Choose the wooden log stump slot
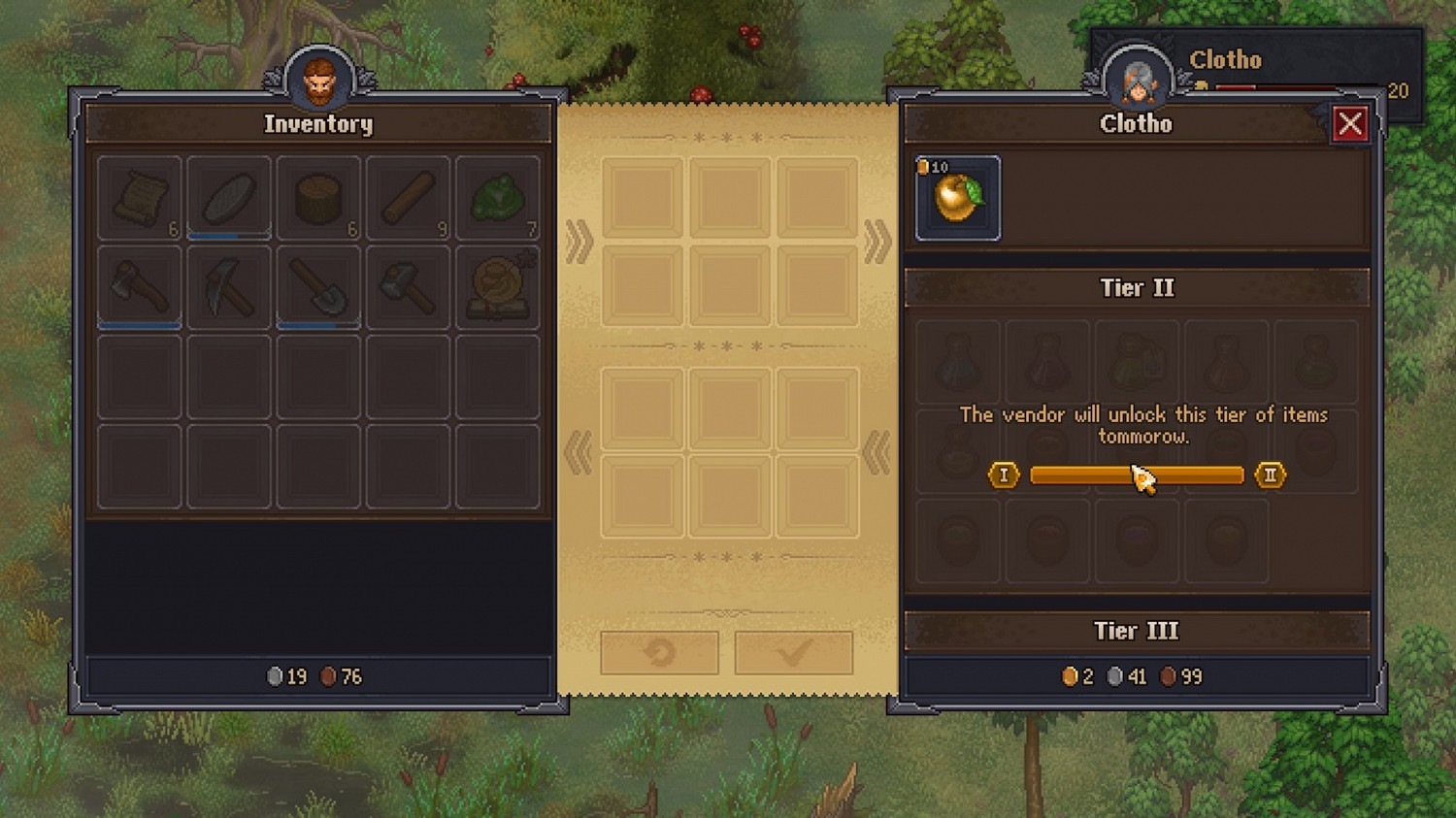The width and height of the screenshot is (1456, 818). (x=318, y=198)
